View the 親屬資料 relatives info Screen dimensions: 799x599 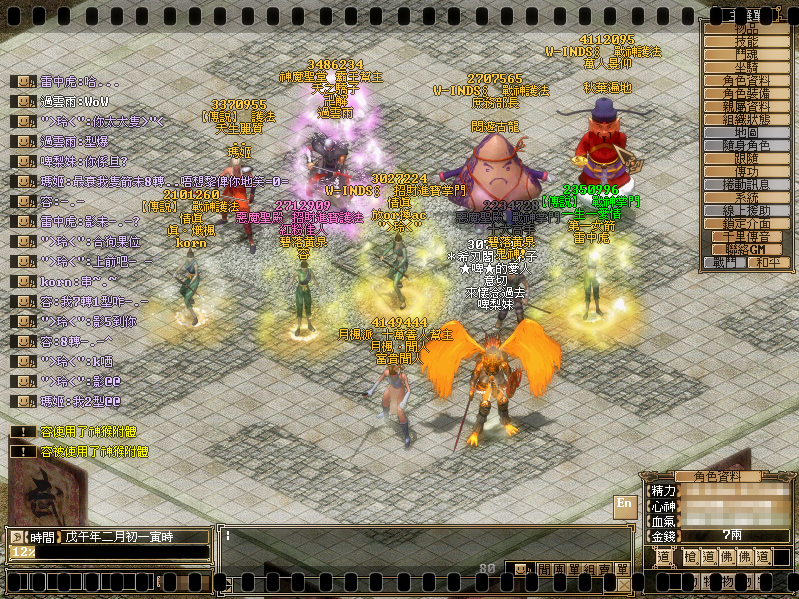(746, 107)
